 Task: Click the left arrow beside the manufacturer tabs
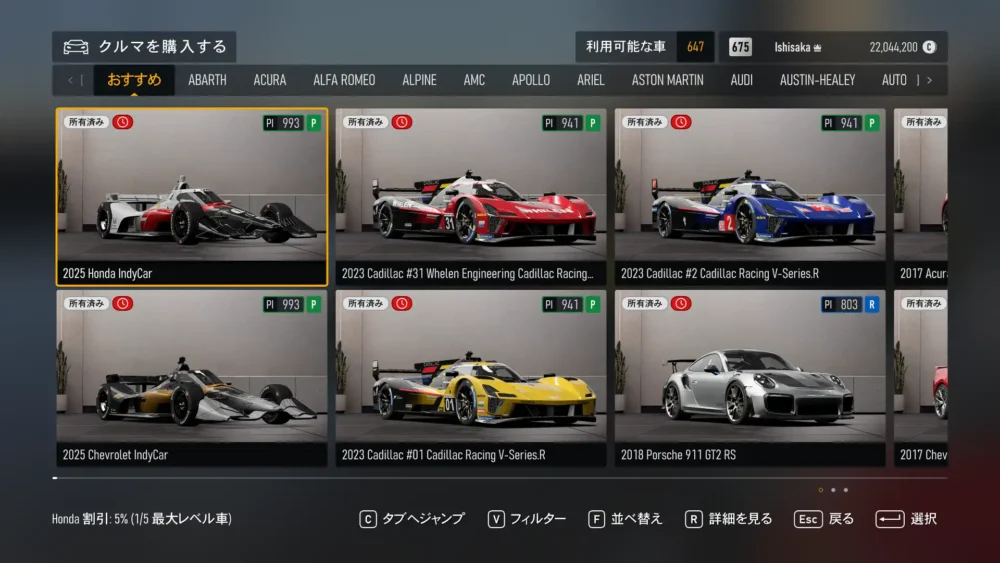[x=70, y=80]
